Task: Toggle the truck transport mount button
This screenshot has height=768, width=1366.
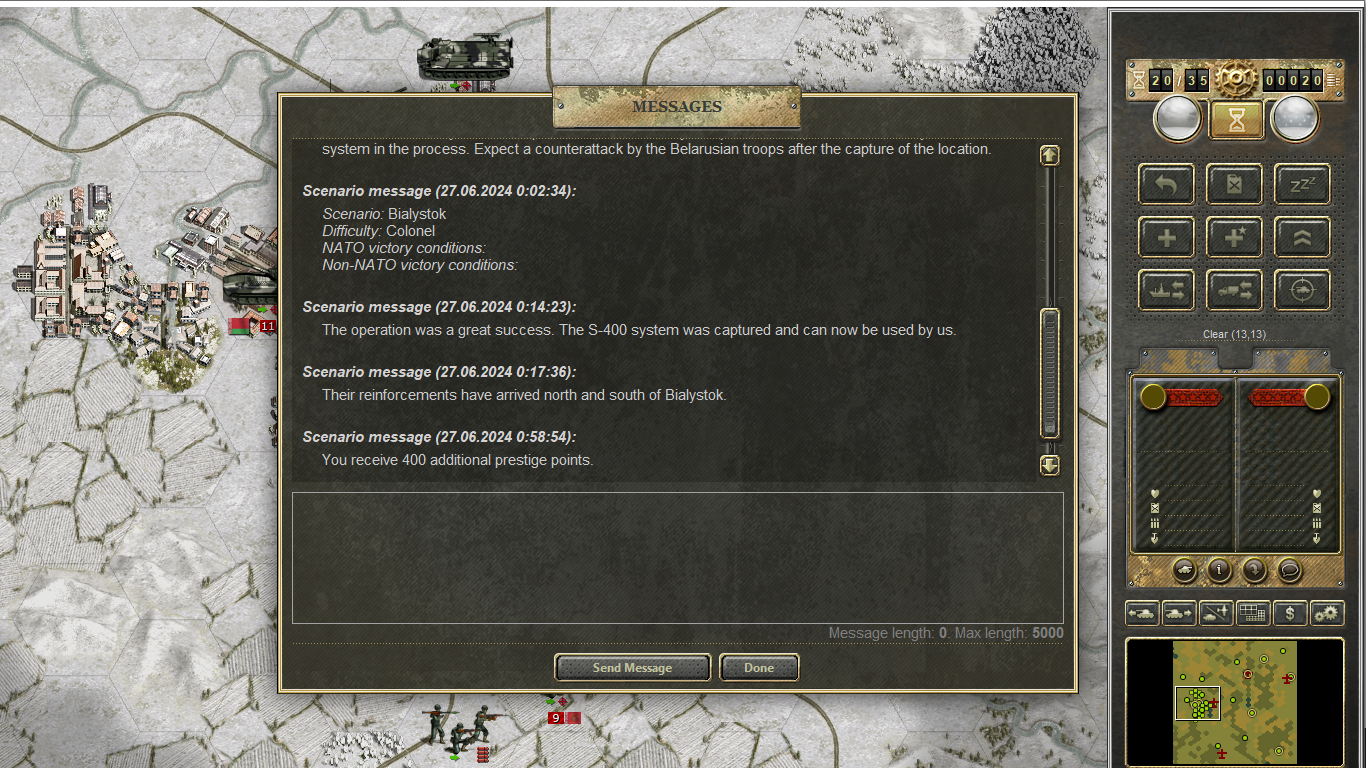Action: pos(1234,291)
